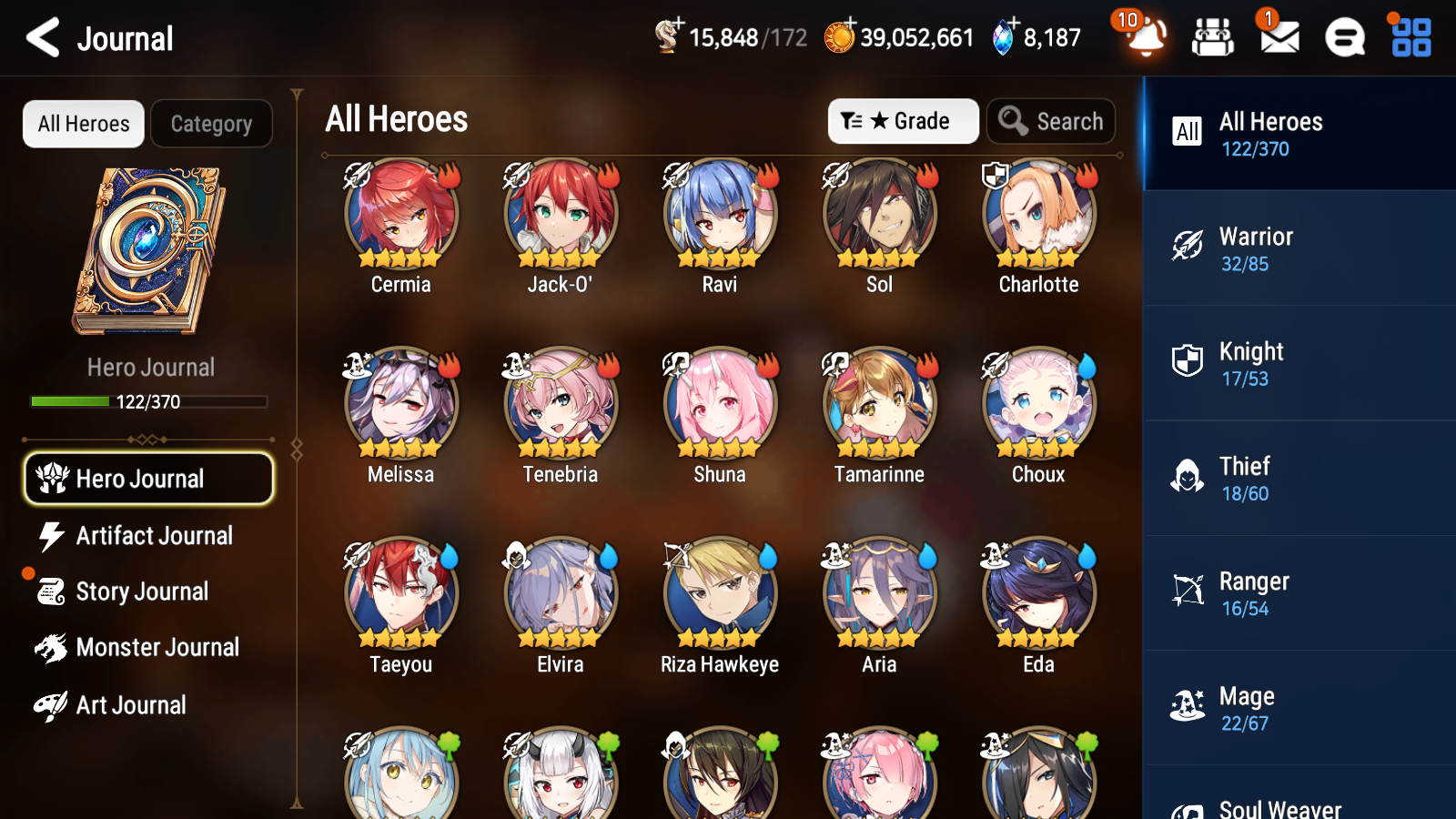Select Tamarinne's hero portrait
1456x819 pixels.
click(x=878, y=405)
